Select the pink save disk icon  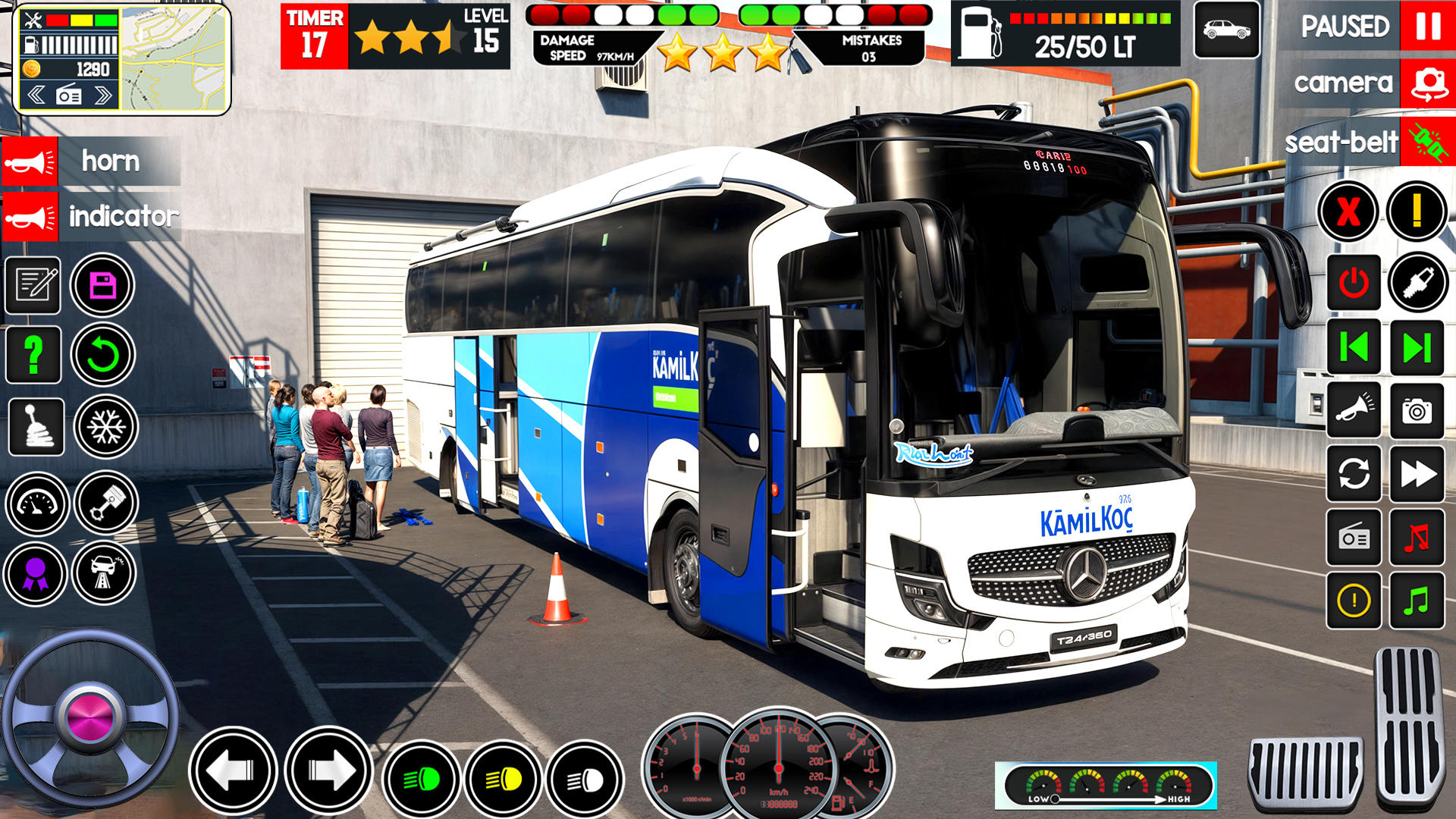tap(102, 285)
